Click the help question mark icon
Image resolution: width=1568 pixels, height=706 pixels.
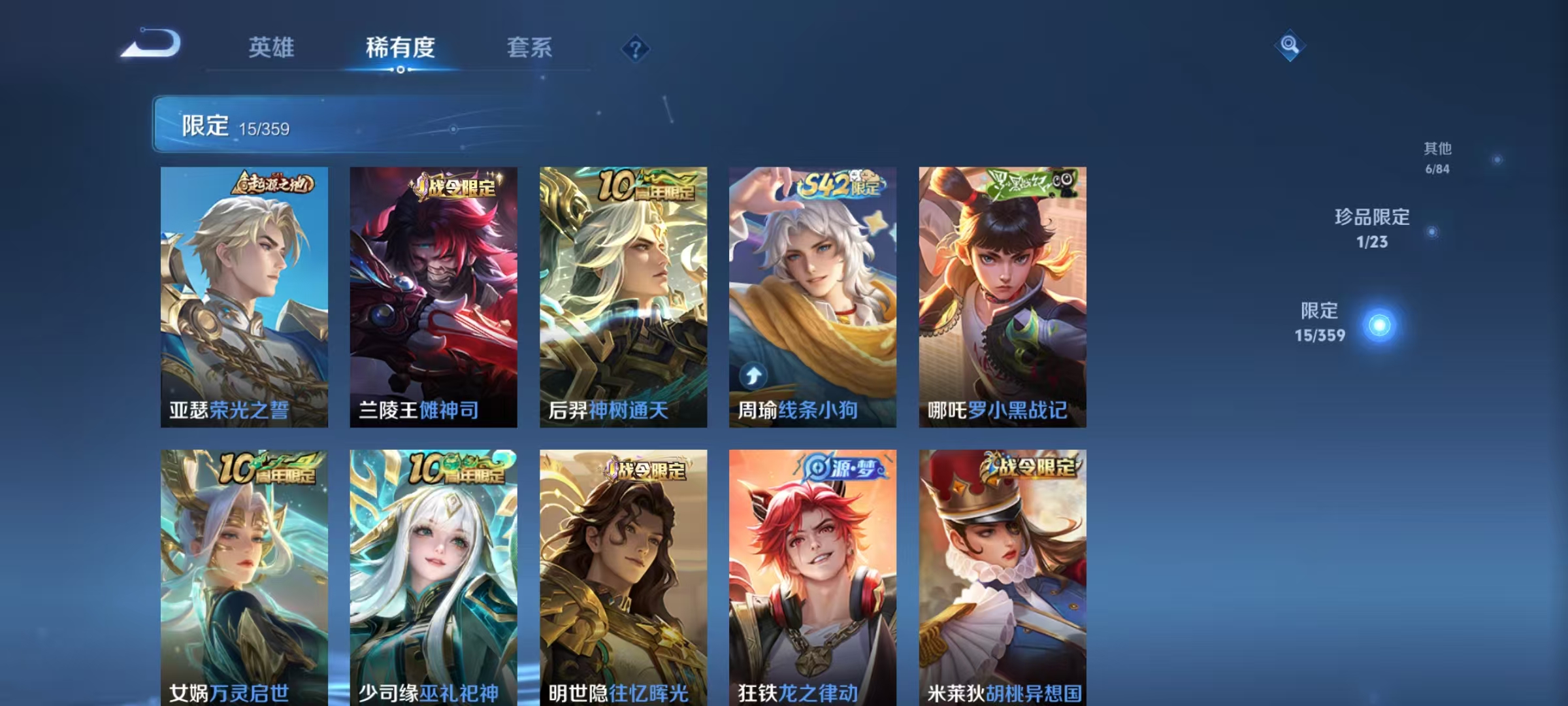[636, 49]
